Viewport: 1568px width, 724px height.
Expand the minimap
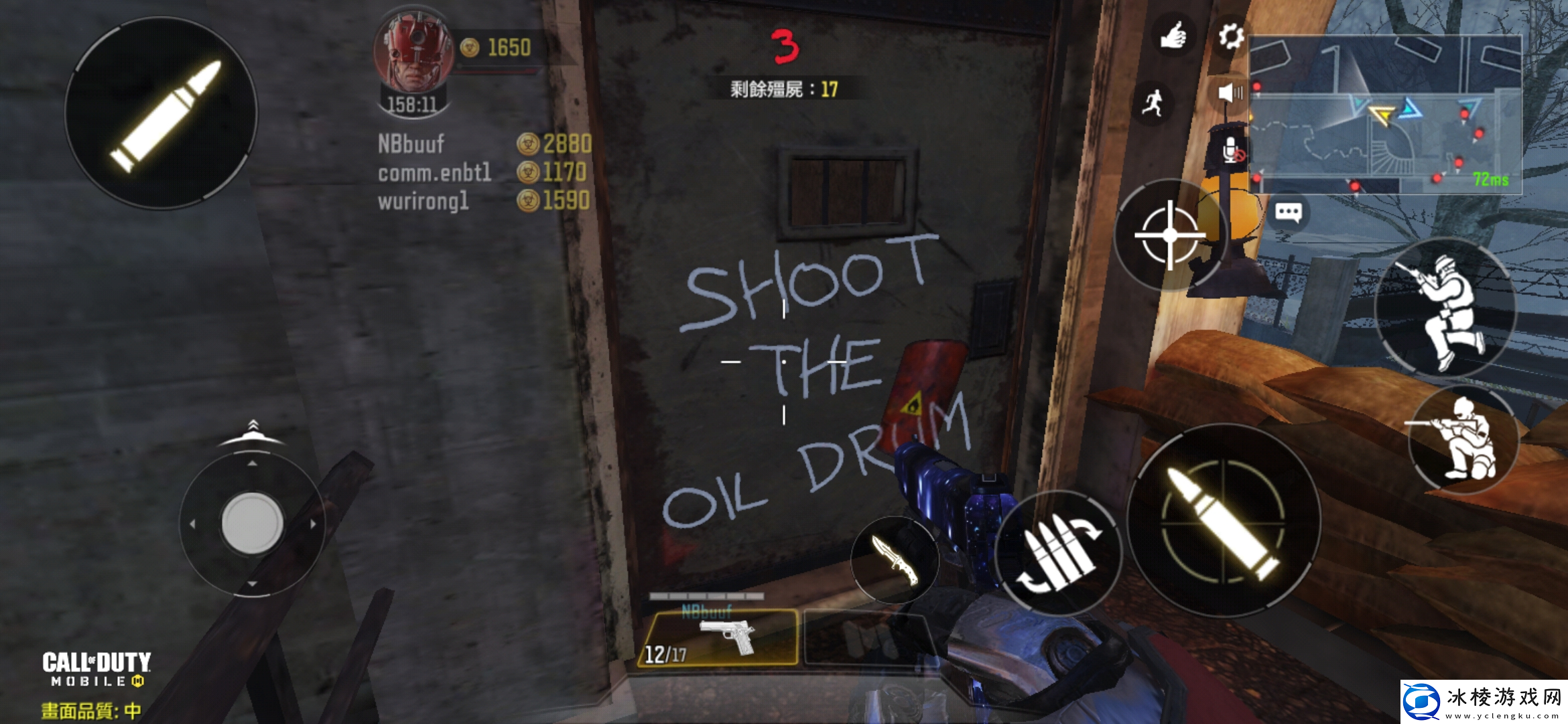click(1384, 114)
